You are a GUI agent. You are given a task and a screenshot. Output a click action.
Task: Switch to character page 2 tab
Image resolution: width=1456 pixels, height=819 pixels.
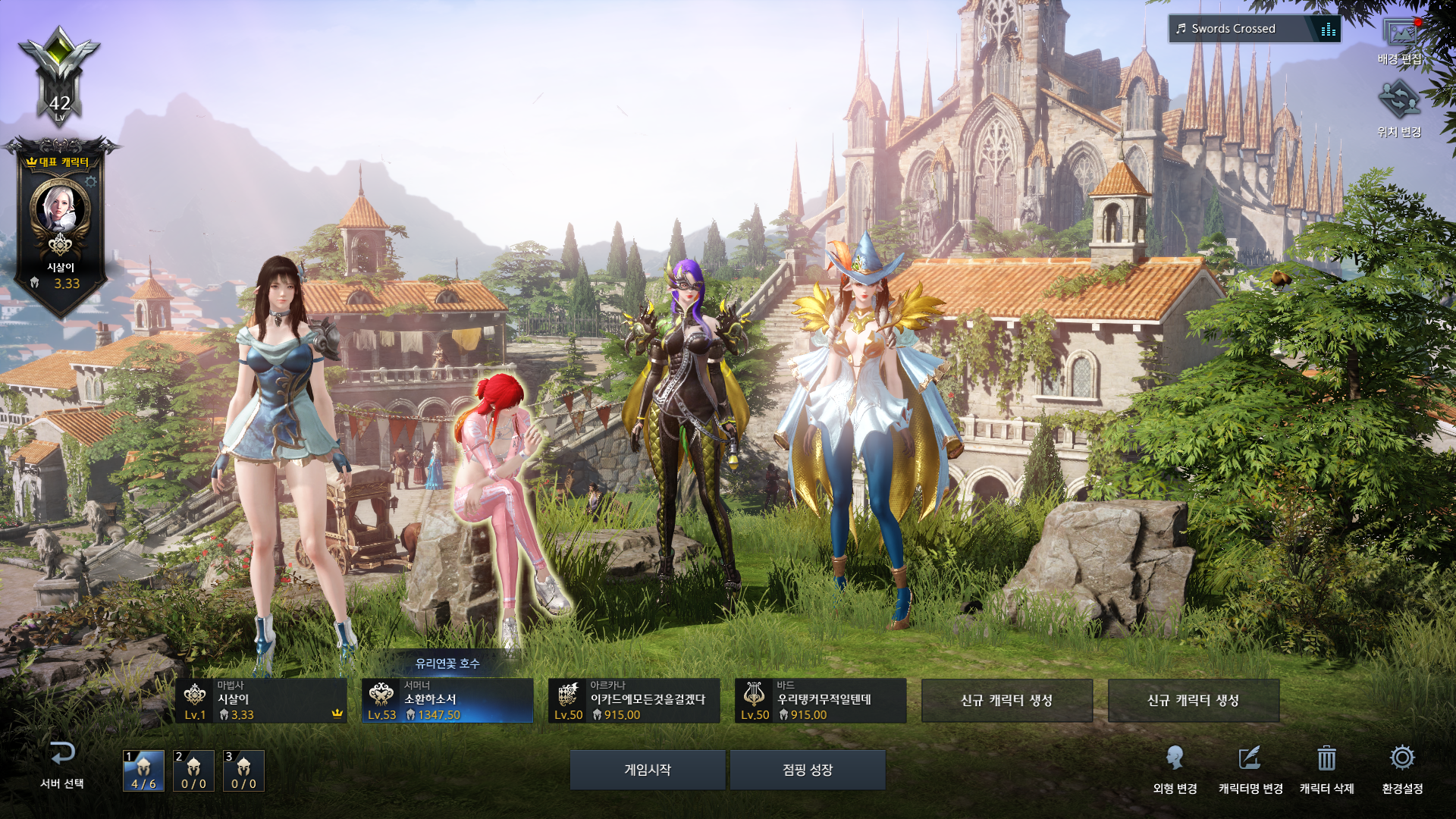193,770
